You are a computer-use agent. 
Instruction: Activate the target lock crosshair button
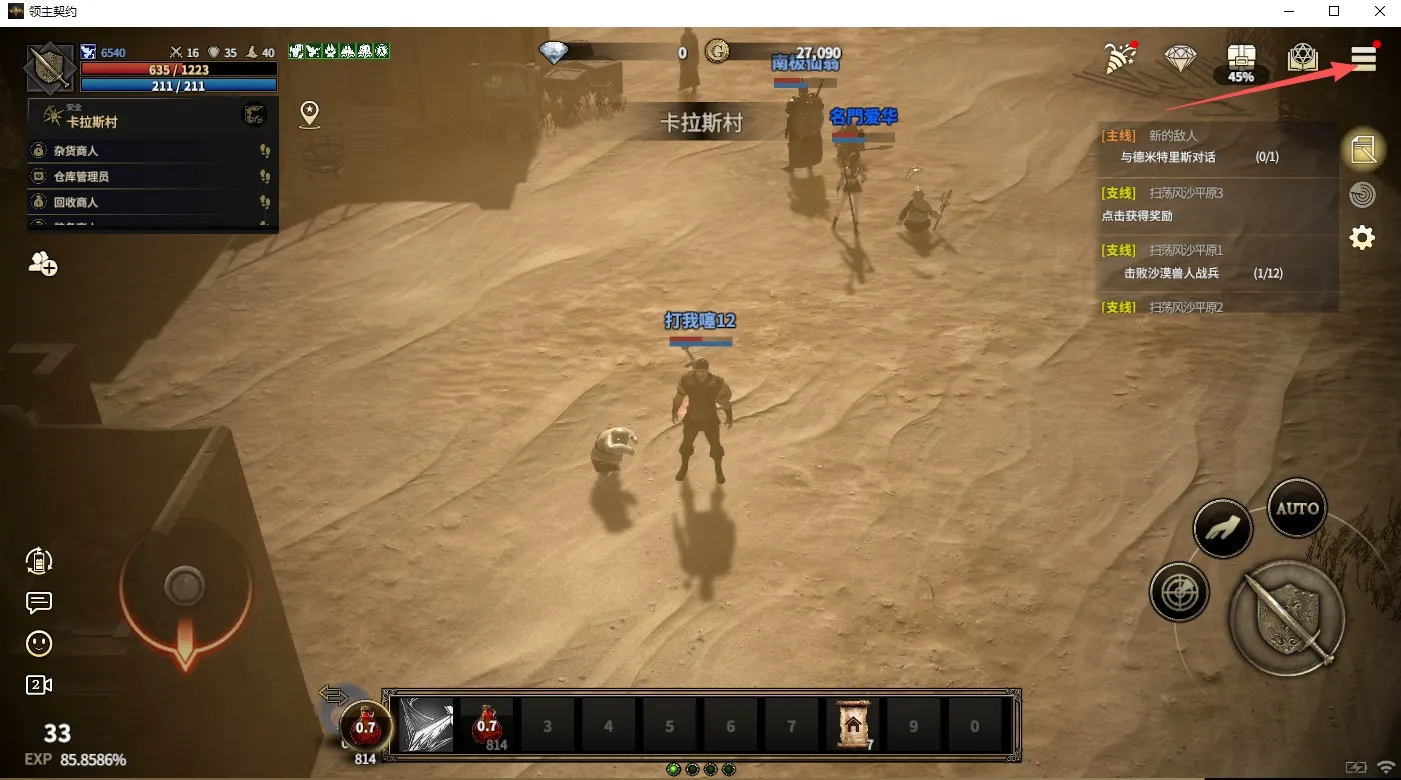(1180, 592)
